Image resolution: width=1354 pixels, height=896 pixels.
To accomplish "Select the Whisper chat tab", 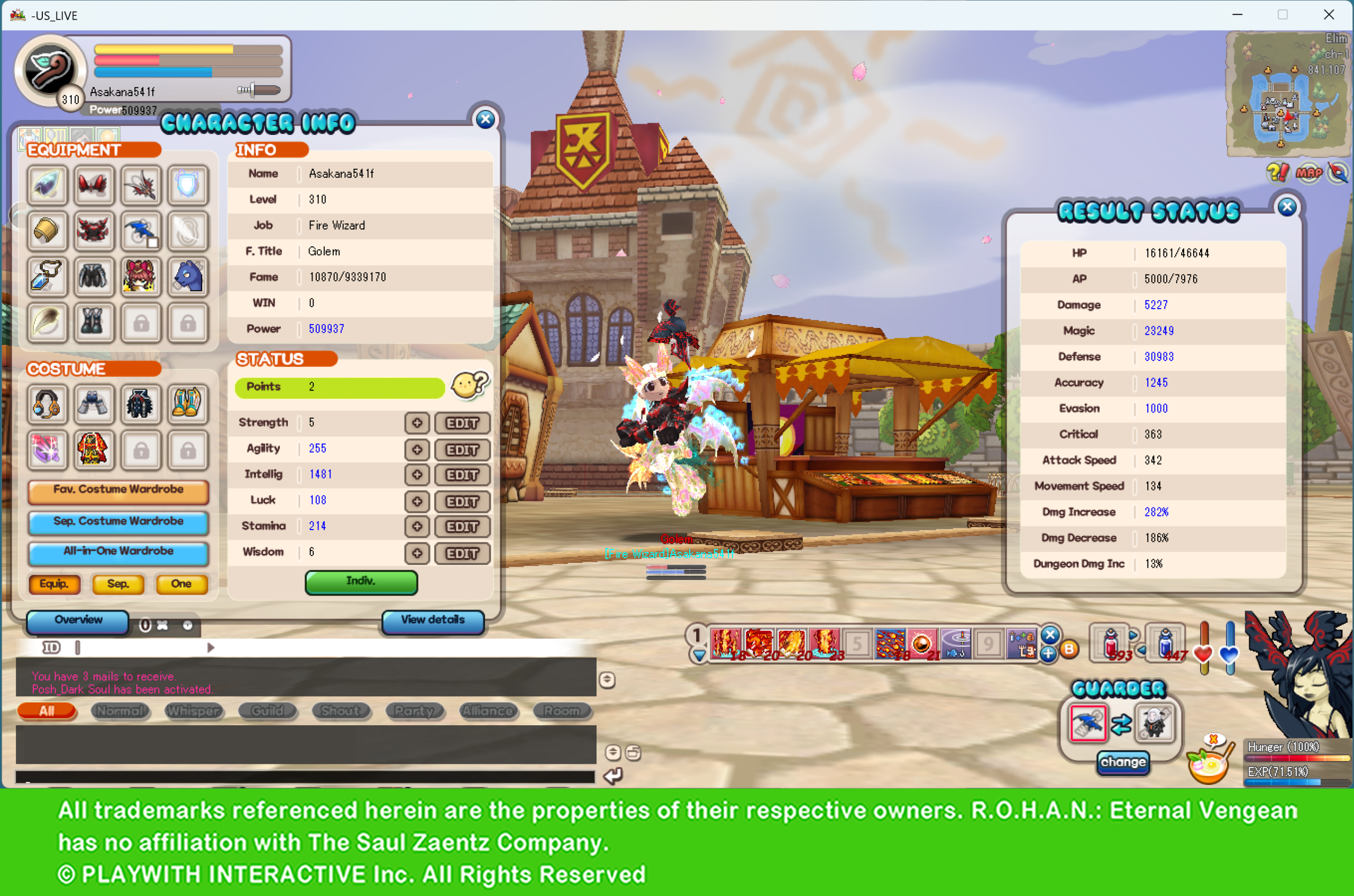I will pos(193,711).
